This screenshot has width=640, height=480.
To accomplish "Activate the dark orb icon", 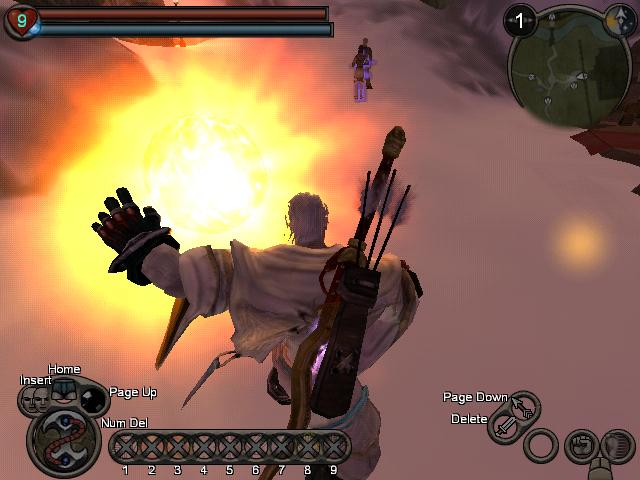I will (x=93, y=401).
